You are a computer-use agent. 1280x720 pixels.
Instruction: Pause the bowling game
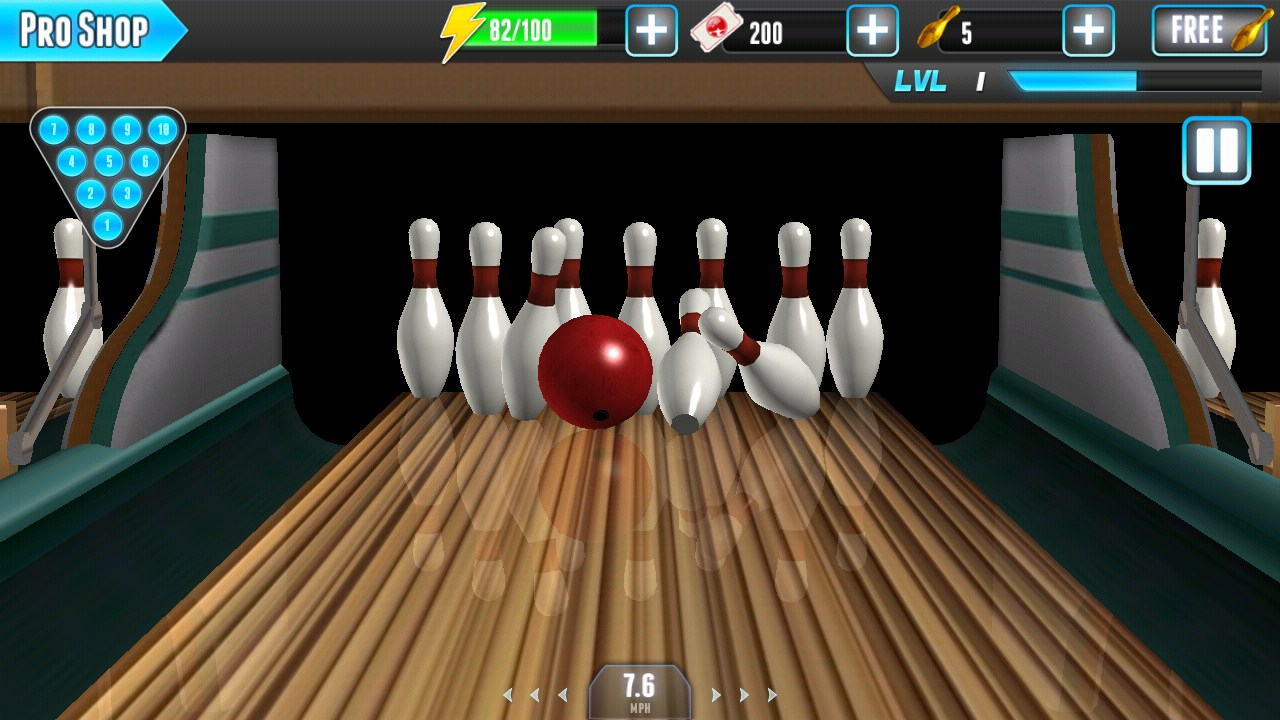(x=1216, y=151)
